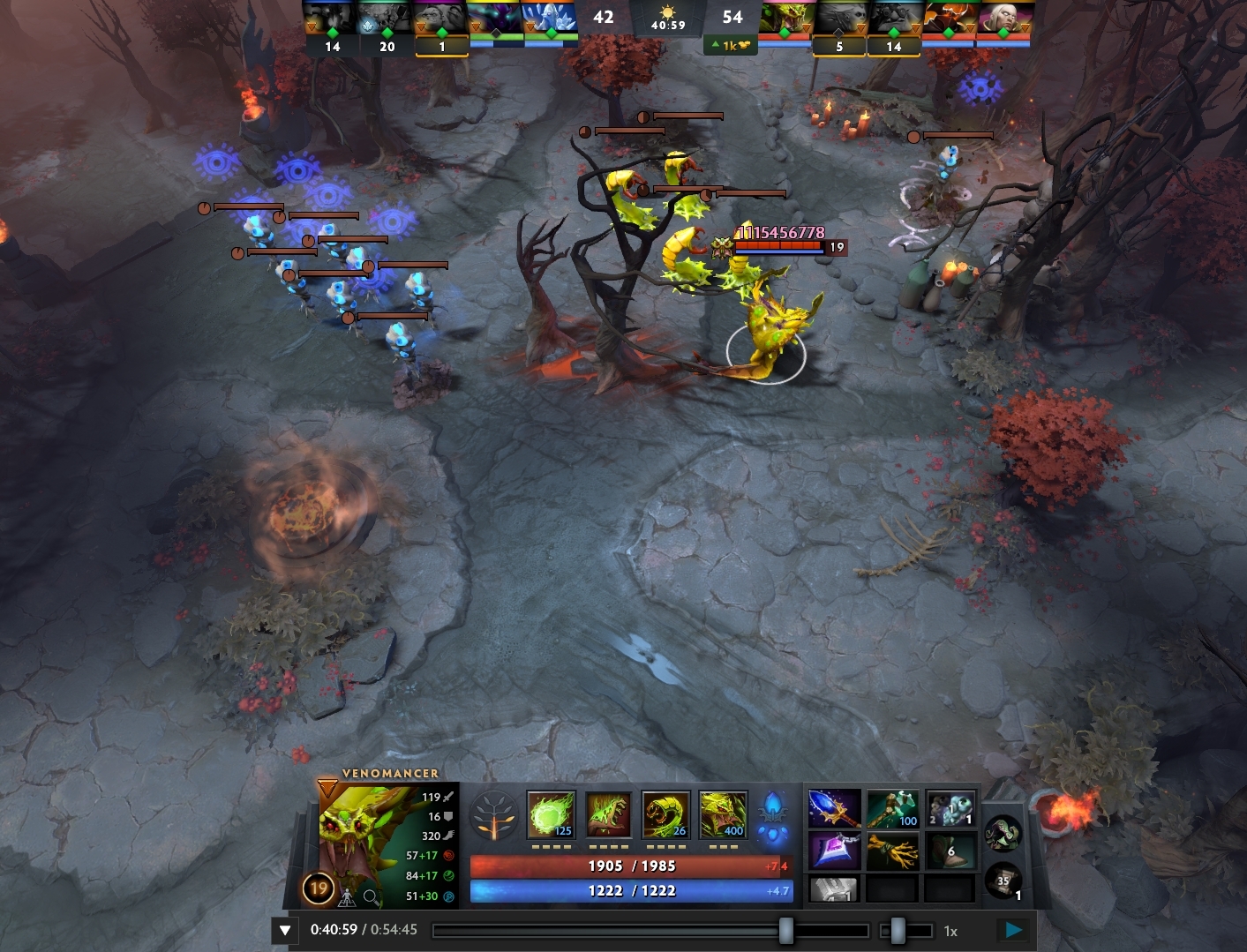
Task: Place a Plague Ward
Action: click(665, 816)
